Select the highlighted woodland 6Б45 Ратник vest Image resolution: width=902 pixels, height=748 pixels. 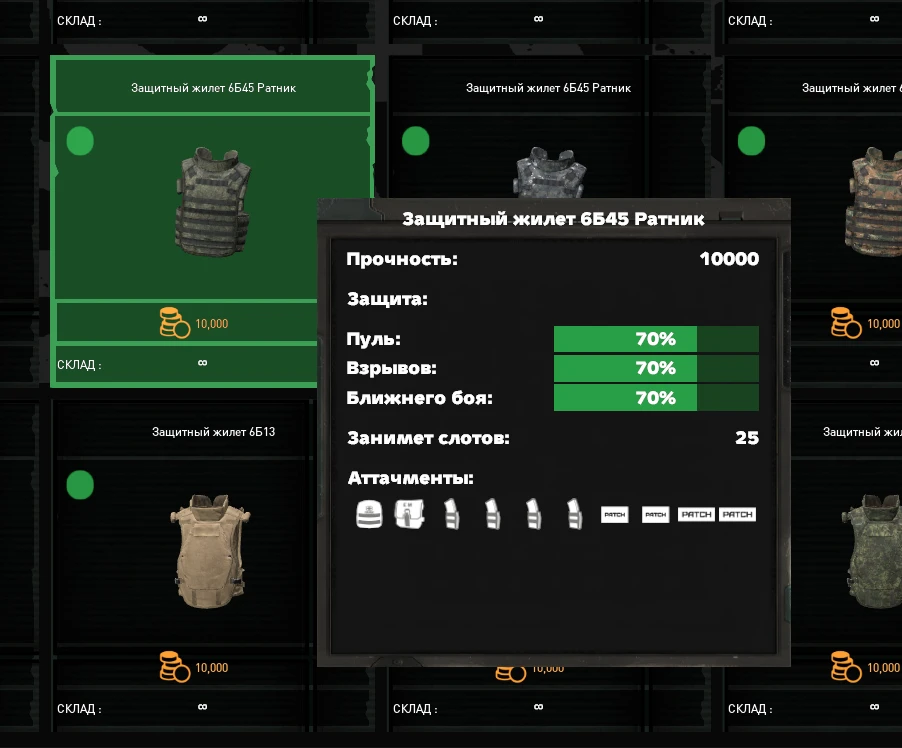pos(212,201)
